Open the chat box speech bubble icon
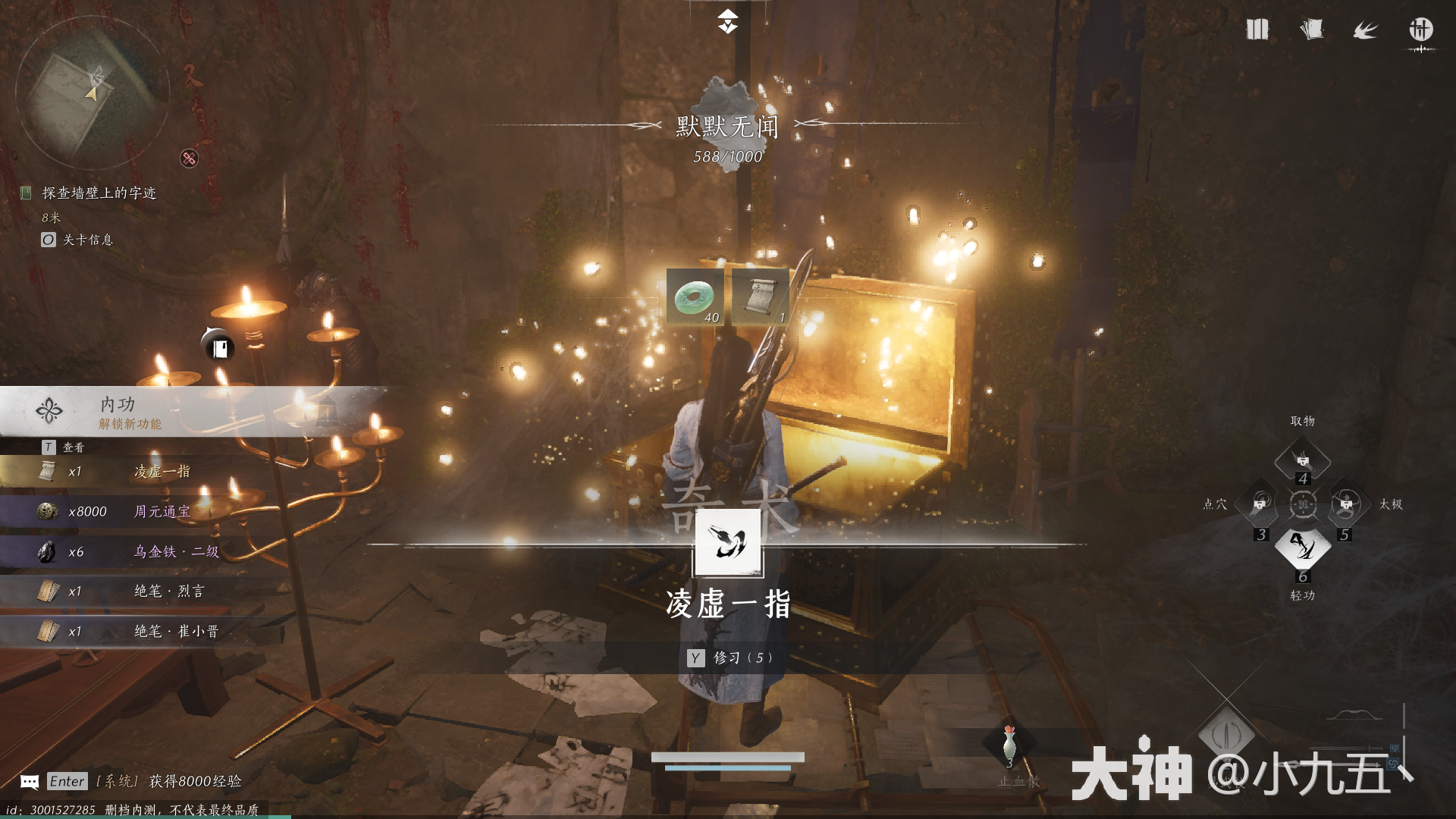 pyautogui.click(x=30, y=782)
